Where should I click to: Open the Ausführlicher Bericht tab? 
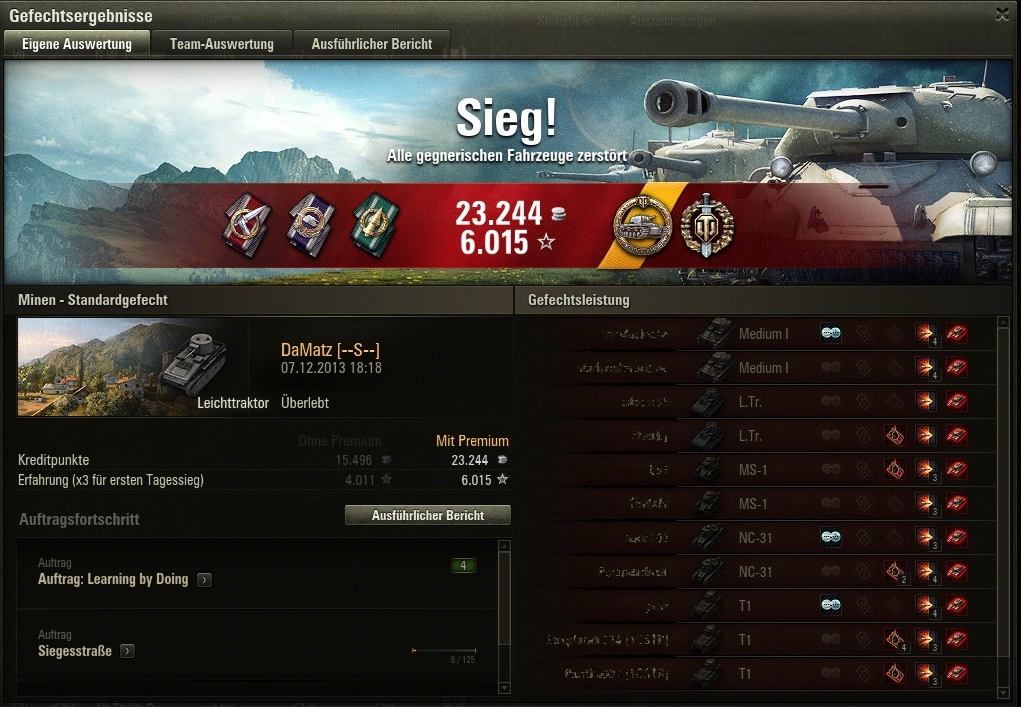pyautogui.click(x=372, y=44)
